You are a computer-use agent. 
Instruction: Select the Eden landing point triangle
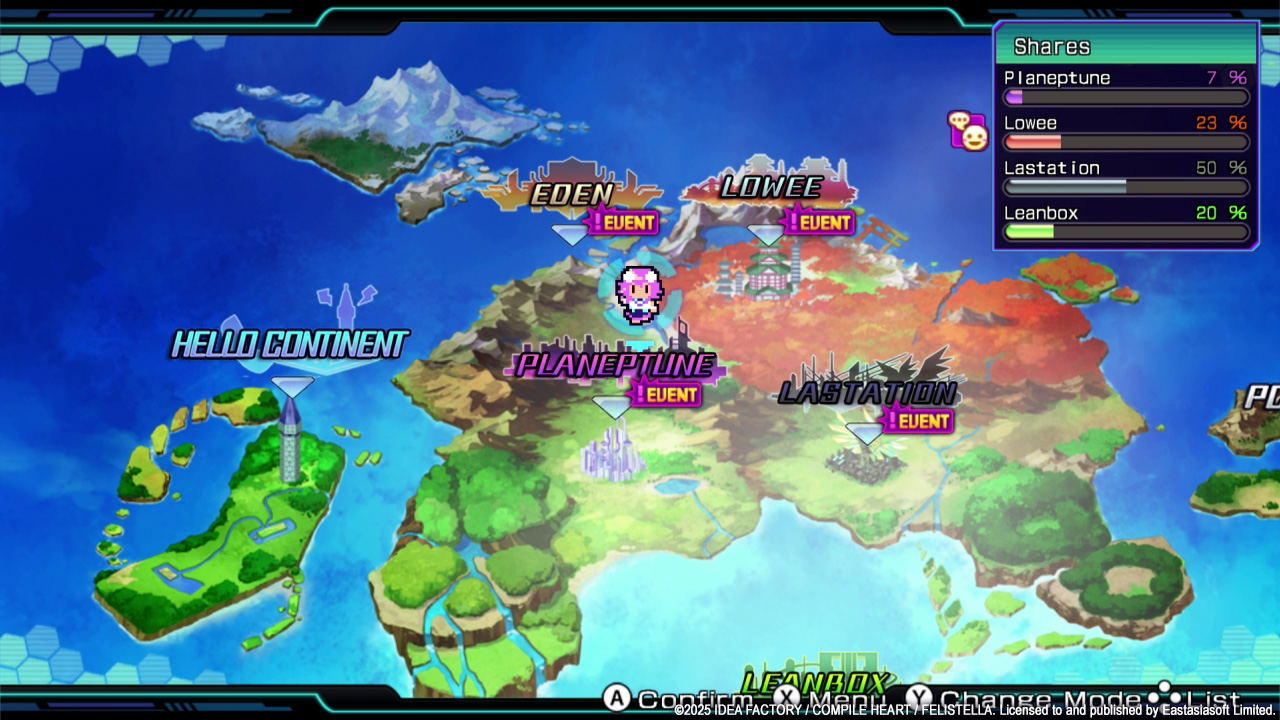[568, 232]
